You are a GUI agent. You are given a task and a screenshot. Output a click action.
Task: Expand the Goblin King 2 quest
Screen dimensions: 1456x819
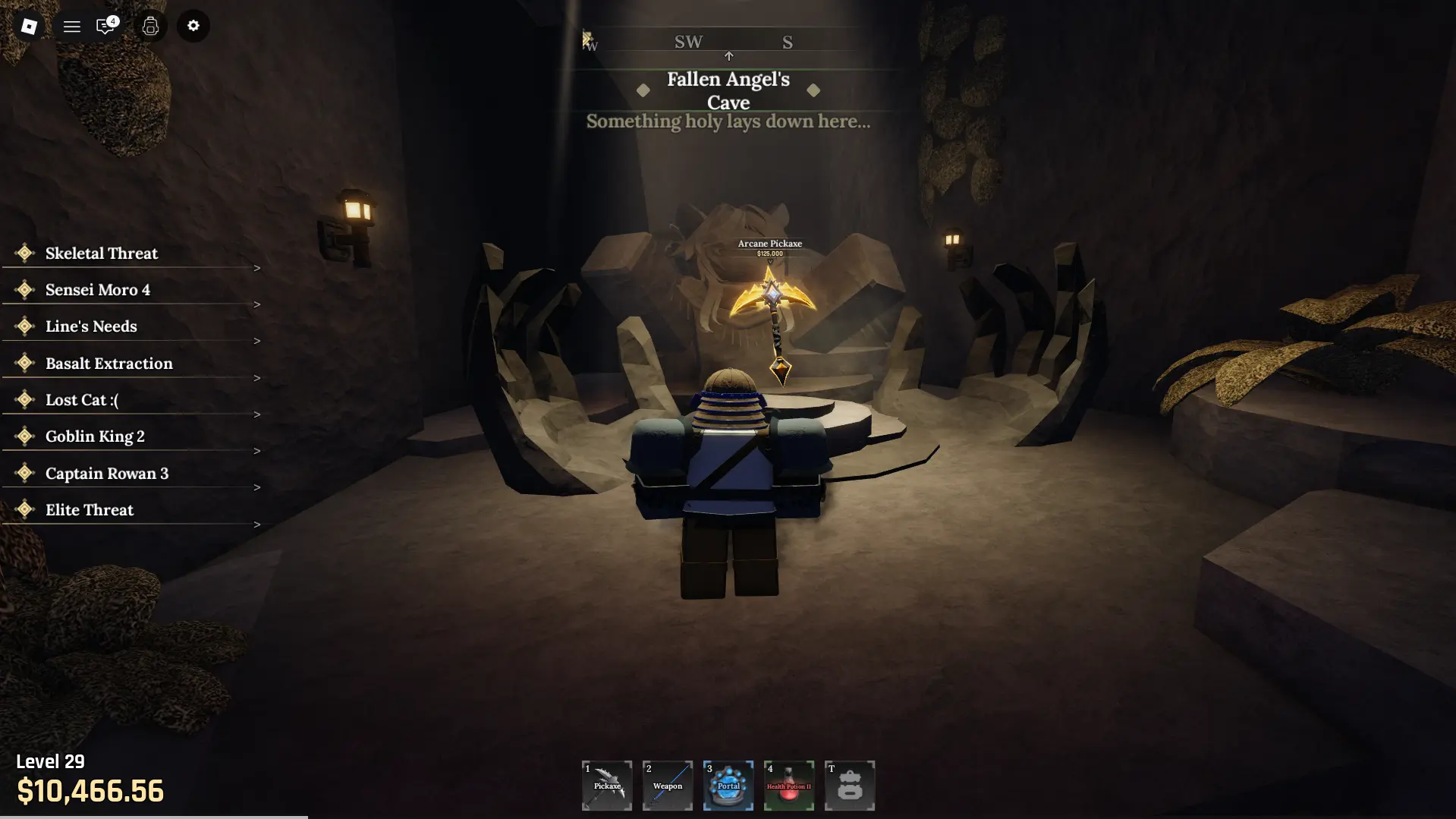tap(94, 436)
